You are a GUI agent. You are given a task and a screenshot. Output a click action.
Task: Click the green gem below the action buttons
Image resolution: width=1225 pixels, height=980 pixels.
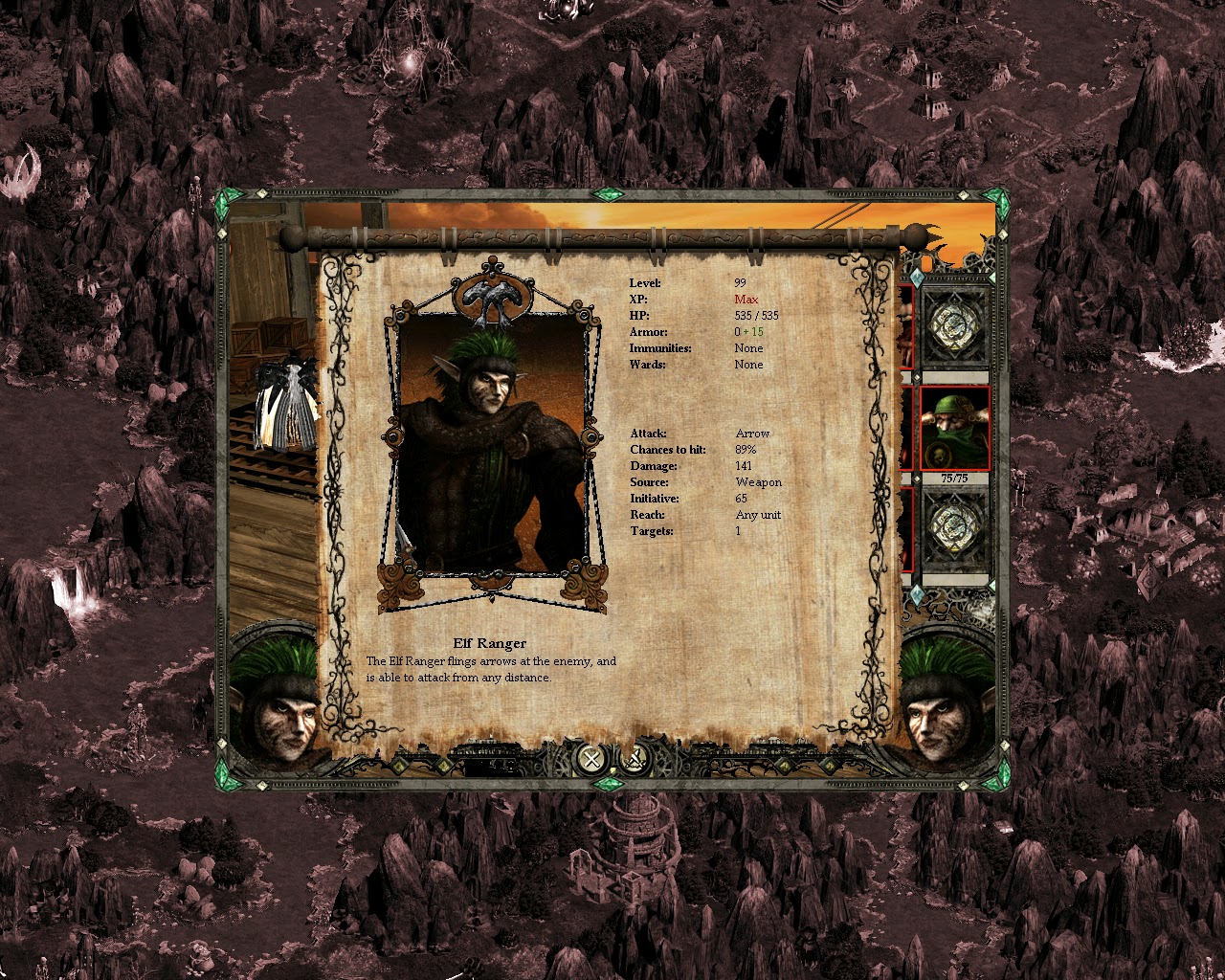click(x=609, y=782)
